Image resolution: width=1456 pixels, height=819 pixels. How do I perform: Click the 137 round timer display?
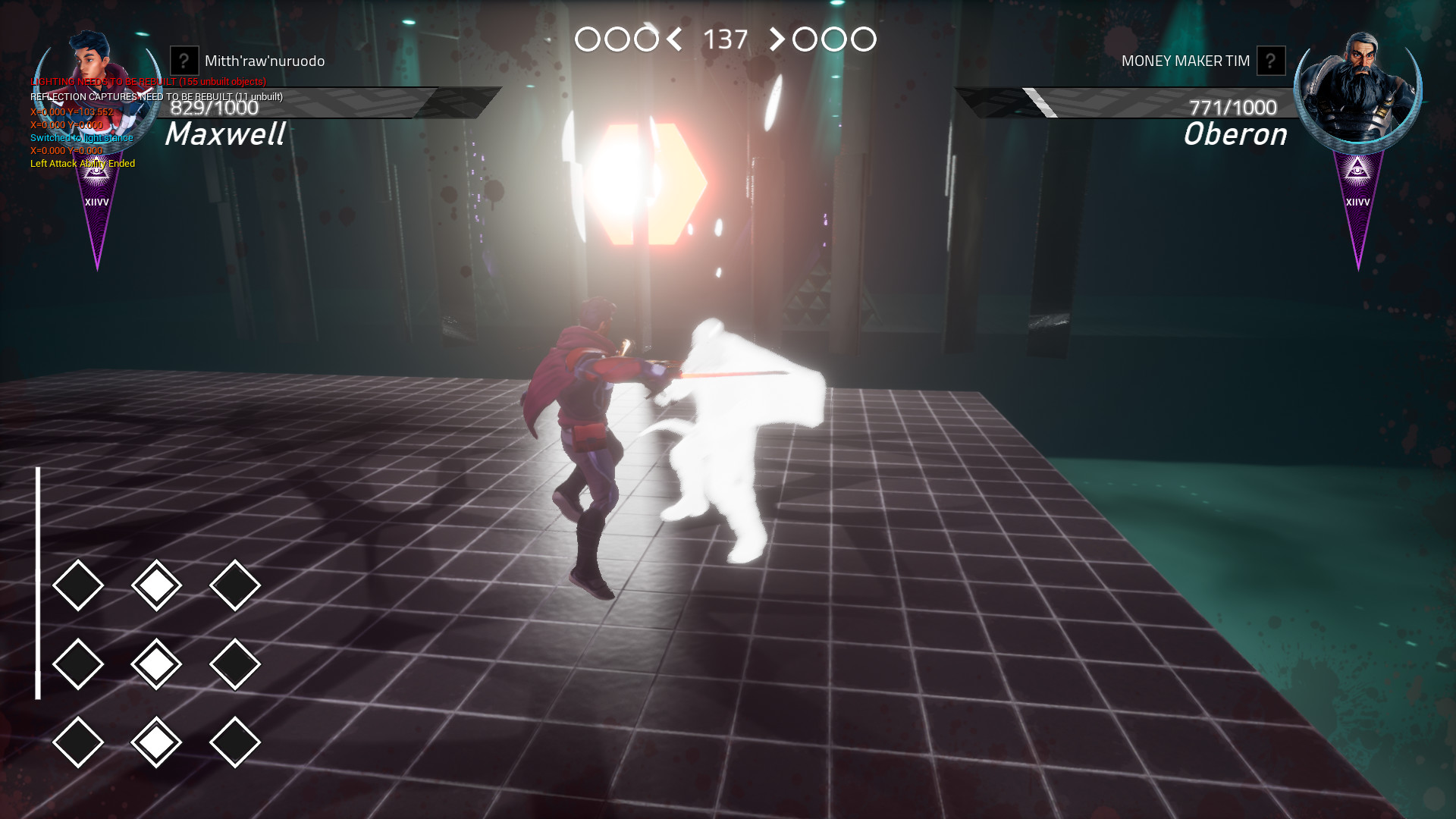click(x=725, y=37)
